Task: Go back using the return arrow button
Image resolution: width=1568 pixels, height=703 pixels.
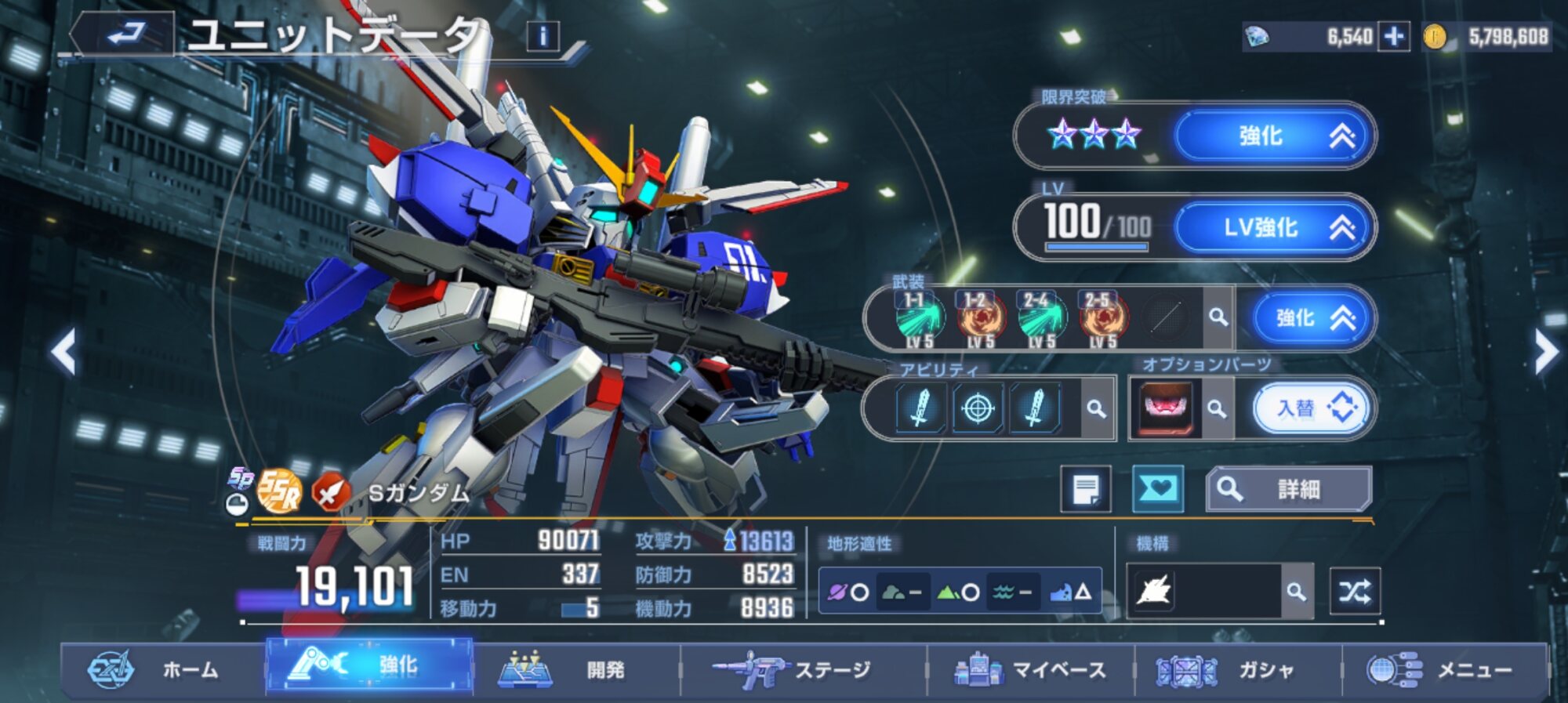Action: coord(125,34)
